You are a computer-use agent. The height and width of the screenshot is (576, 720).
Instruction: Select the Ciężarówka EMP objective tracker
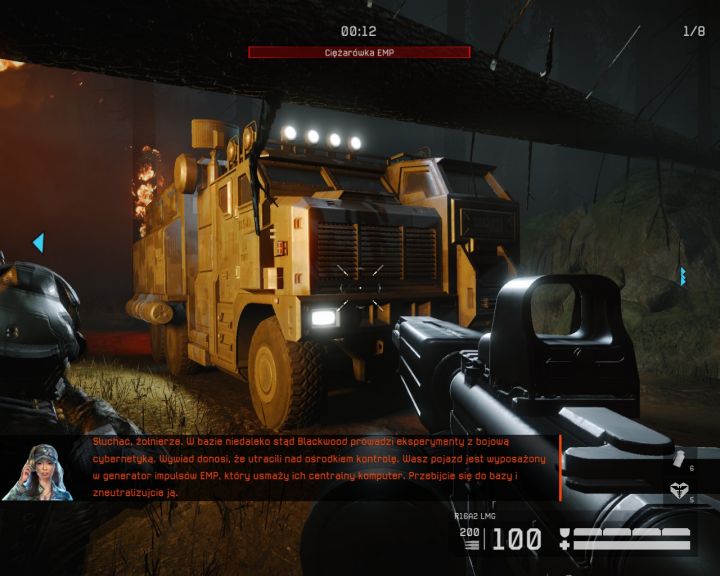point(359,52)
